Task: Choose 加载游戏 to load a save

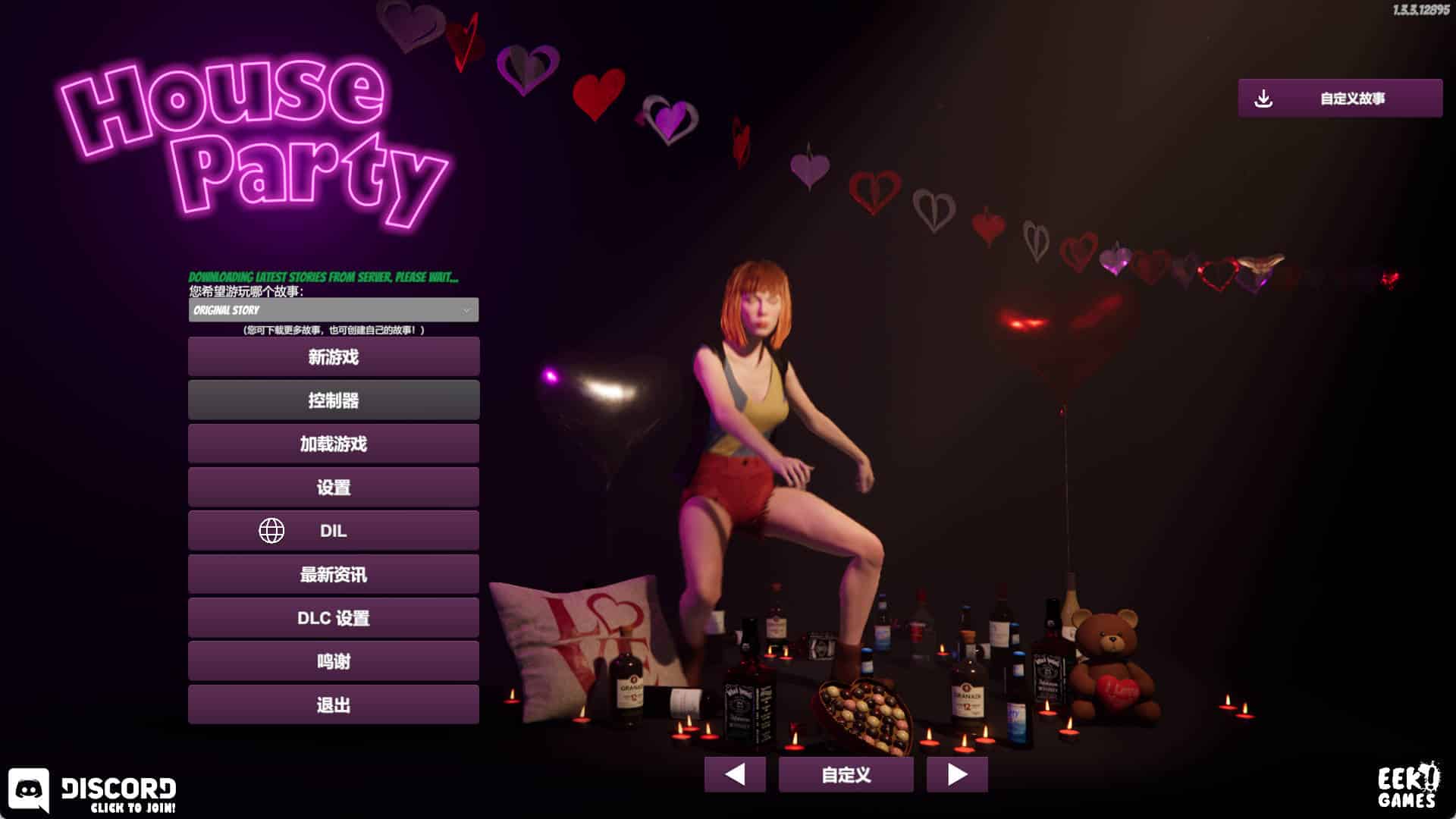Action: click(334, 444)
